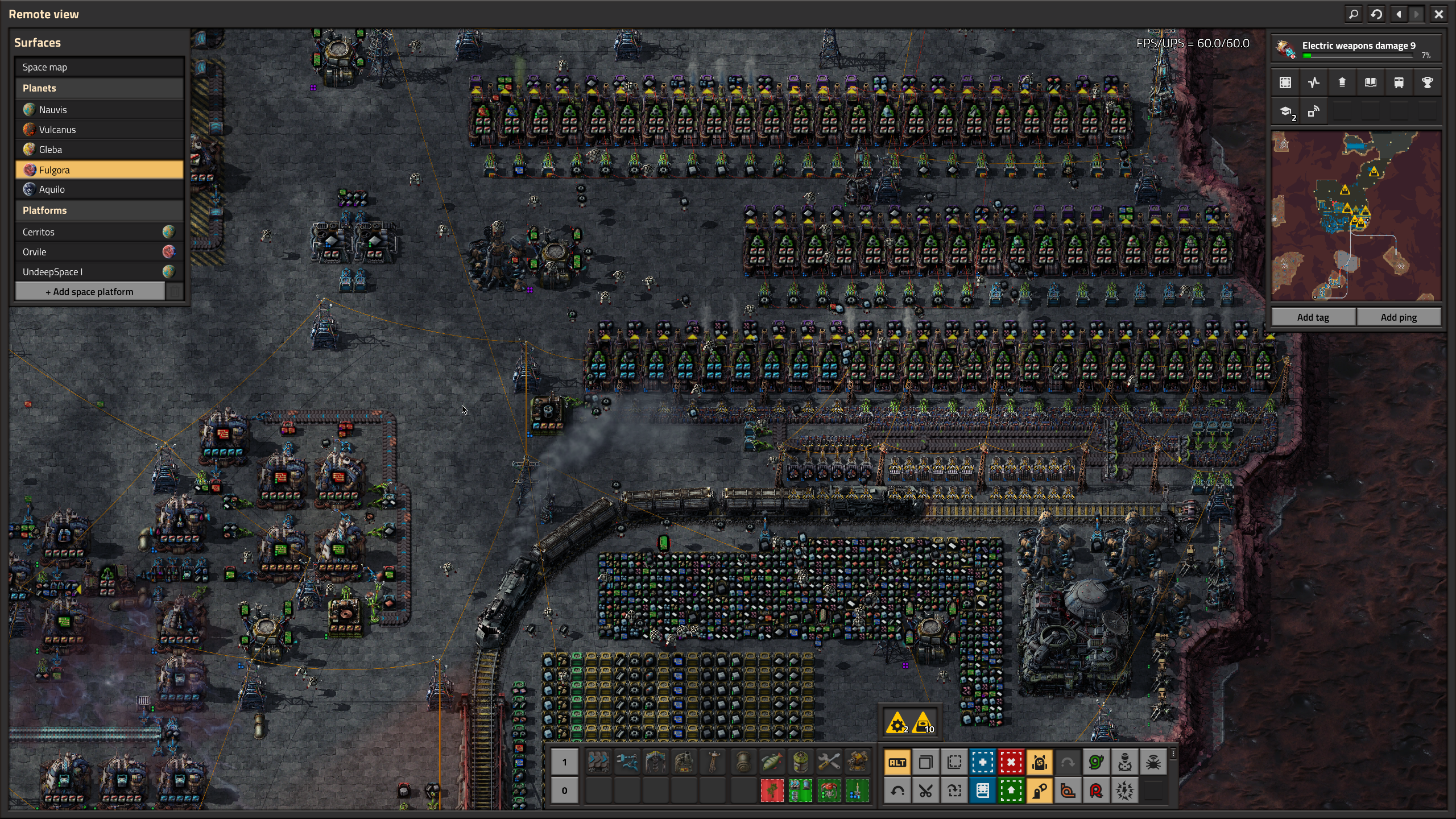Click the Add tag button

pyautogui.click(x=1313, y=317)
